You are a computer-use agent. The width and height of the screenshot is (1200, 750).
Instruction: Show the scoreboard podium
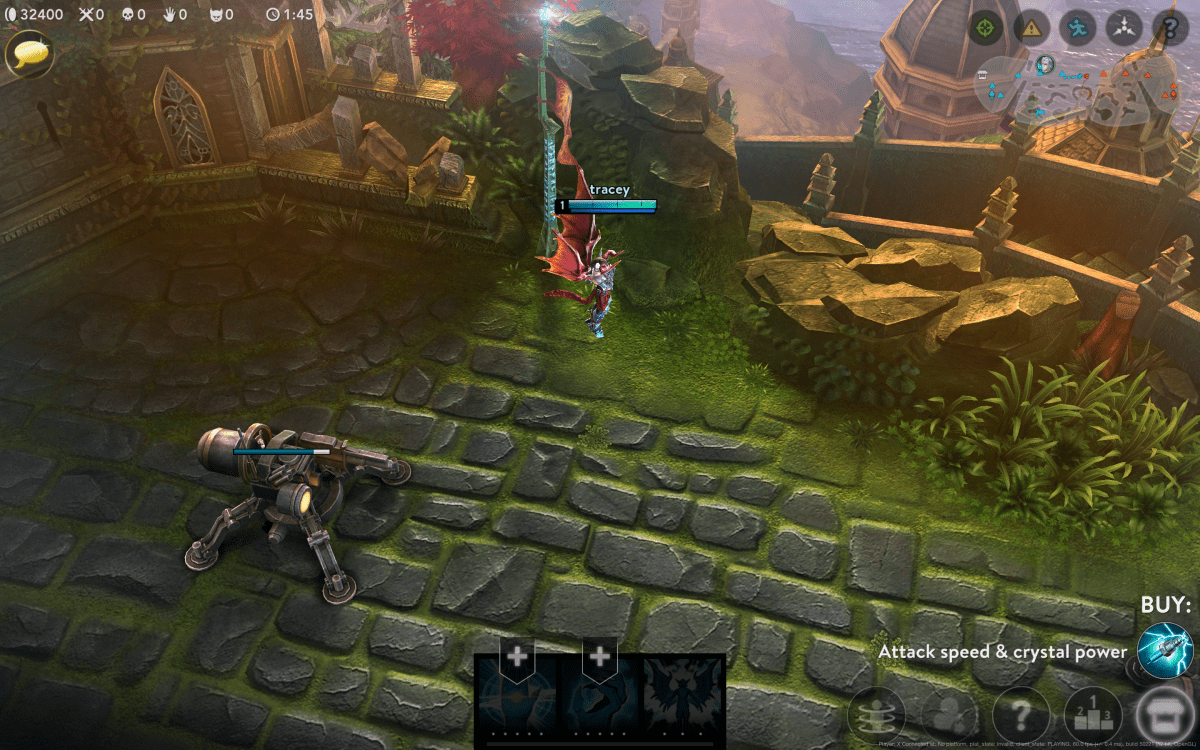(1093, 716)
